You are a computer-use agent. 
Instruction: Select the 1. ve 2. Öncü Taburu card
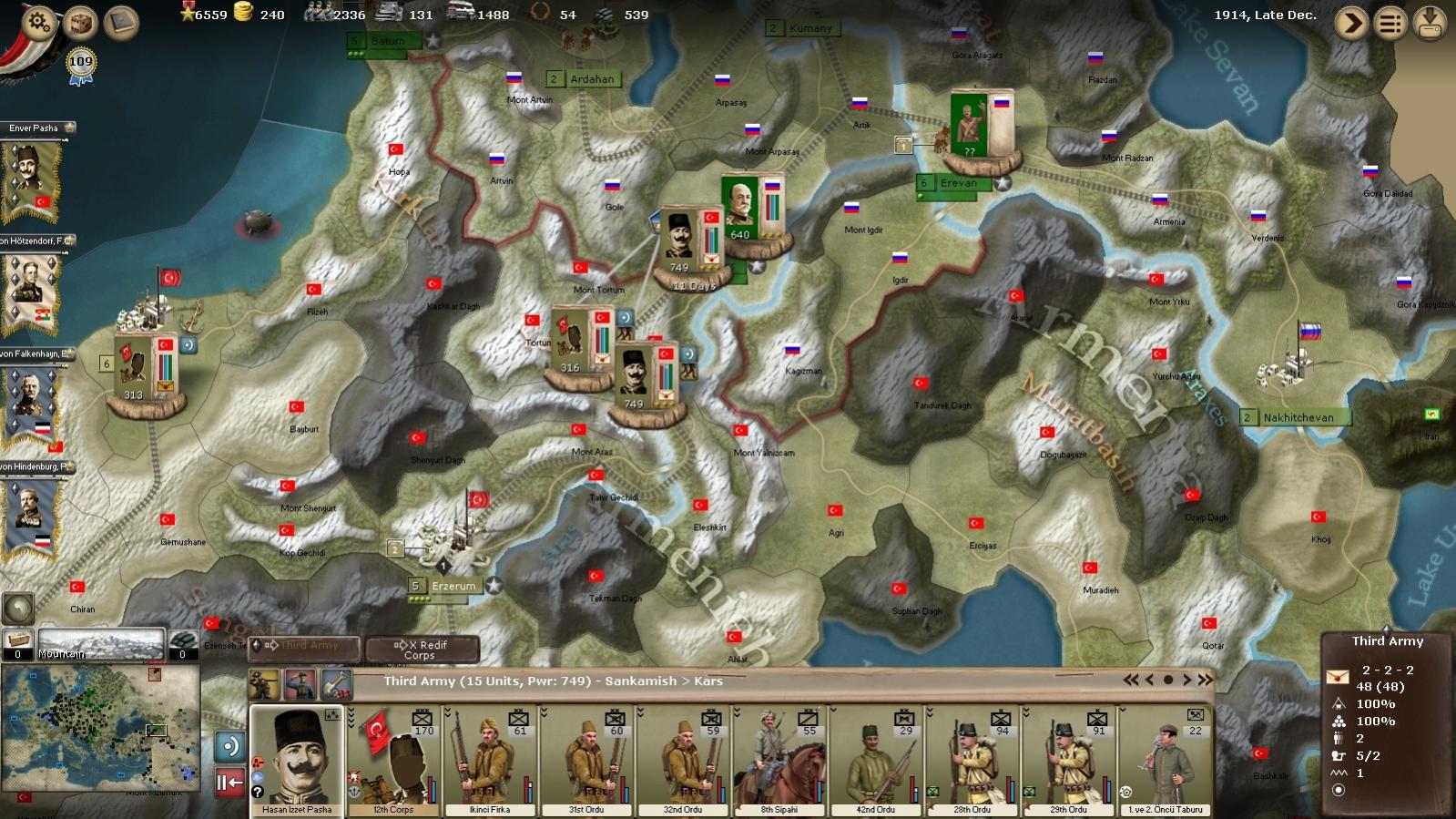point(1166,760)
